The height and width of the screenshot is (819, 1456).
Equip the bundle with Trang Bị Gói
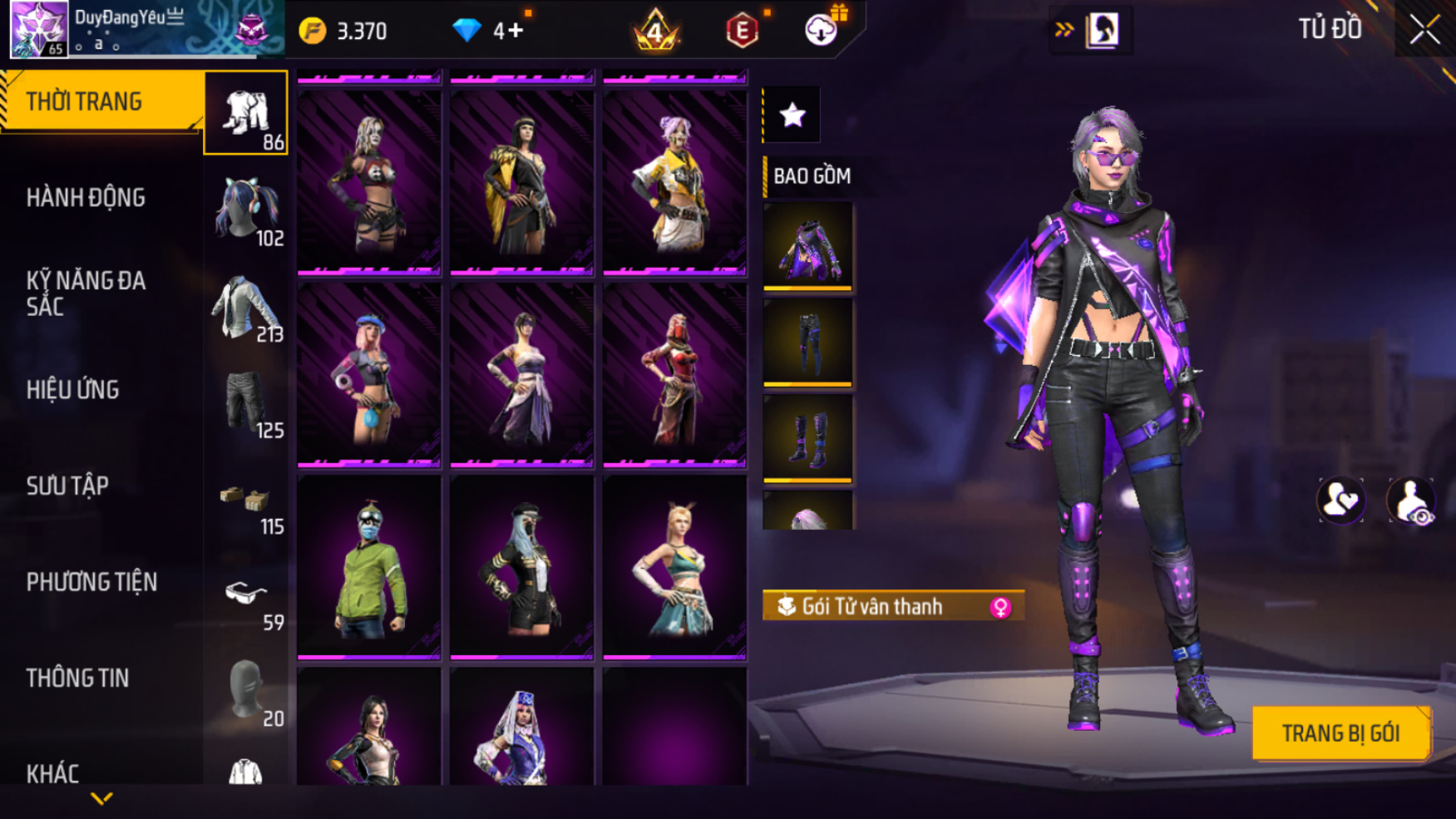tap(1340, 733)
